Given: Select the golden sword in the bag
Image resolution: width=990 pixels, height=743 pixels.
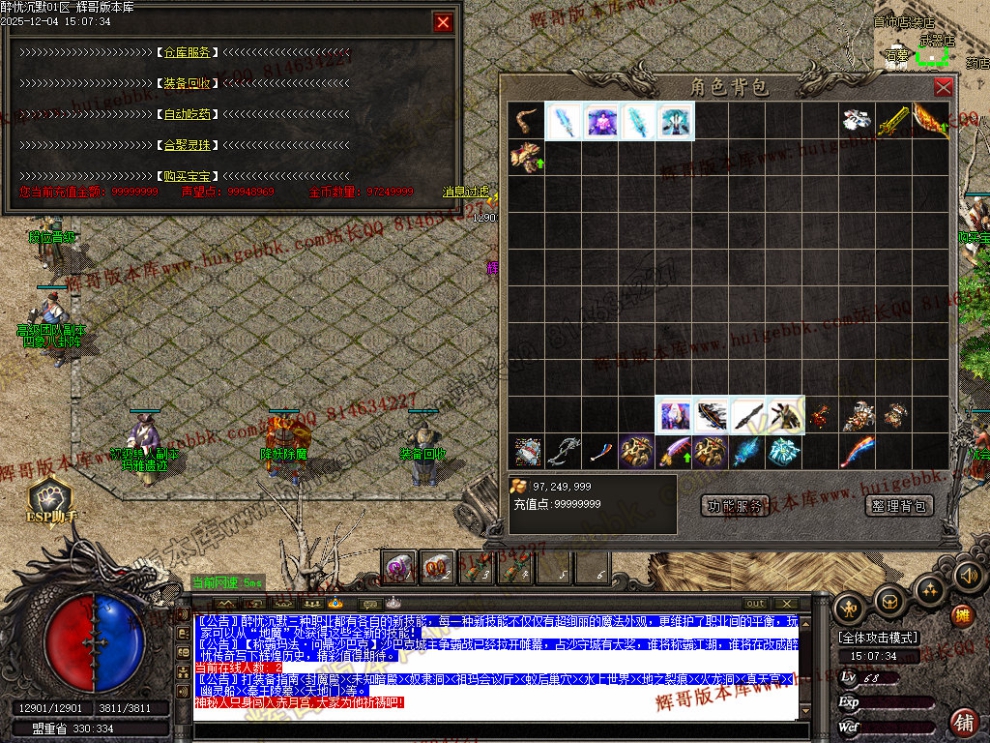Looking at the screenshot, I should pyautogui.click(x=893, y=122).
